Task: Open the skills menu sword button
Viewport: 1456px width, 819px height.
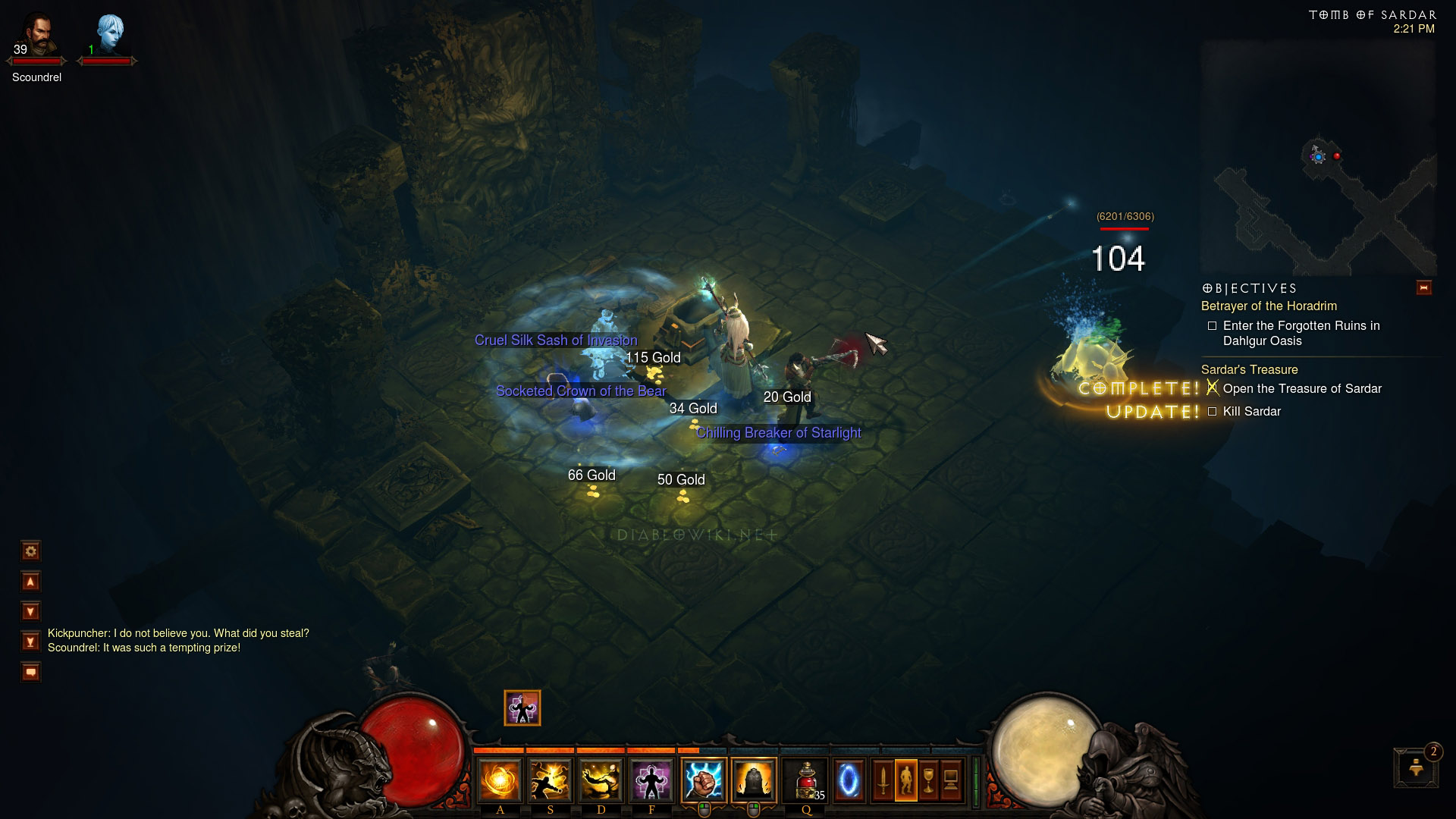Action: coord(882,780)
